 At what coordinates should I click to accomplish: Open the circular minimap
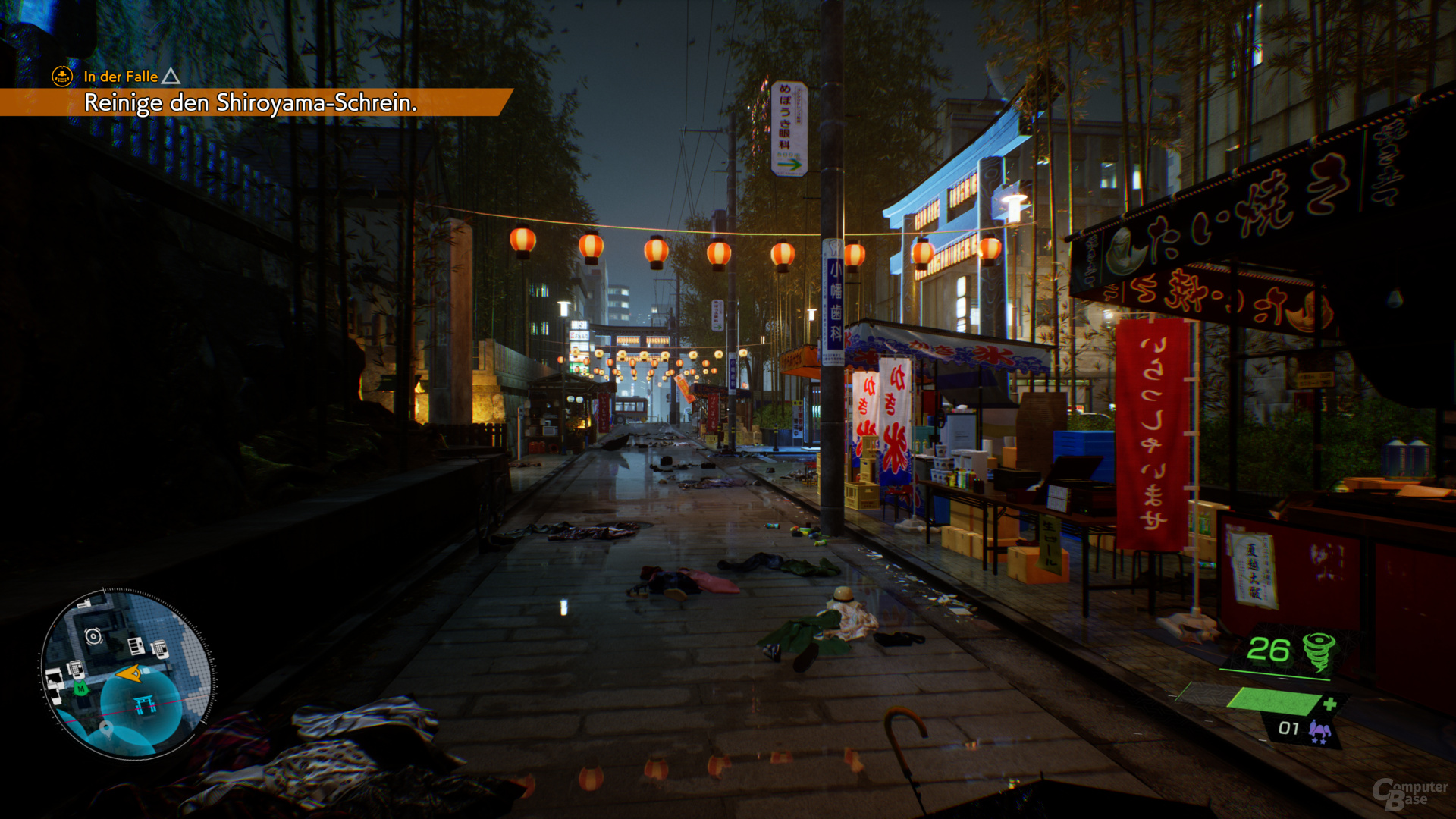click(127, 674)
